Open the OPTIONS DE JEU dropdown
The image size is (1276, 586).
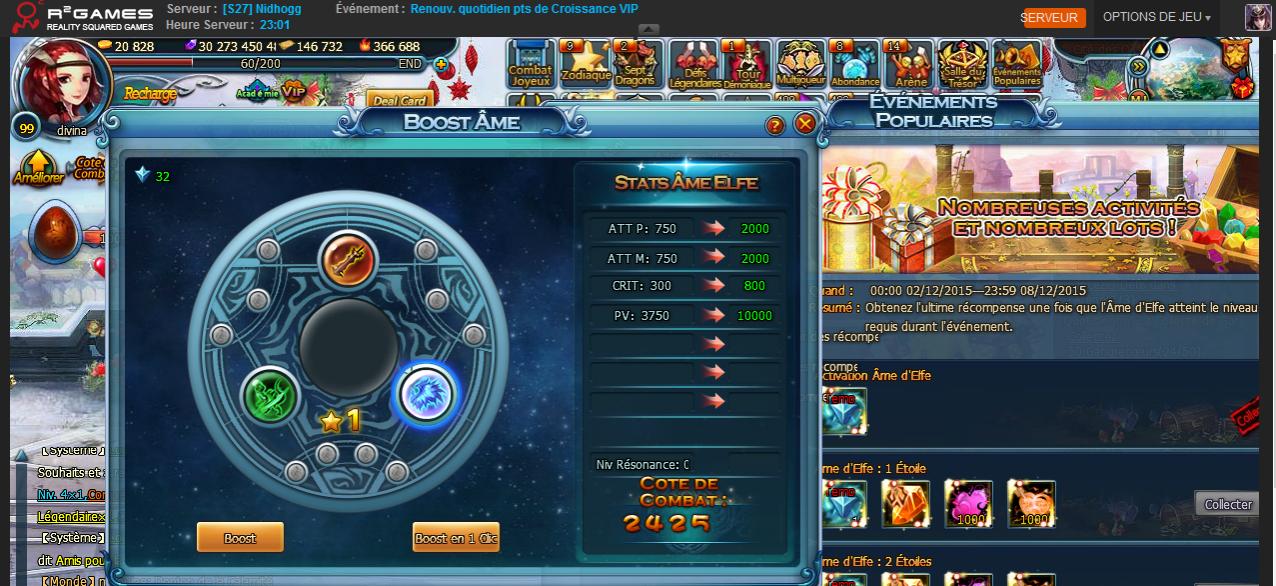click(1156, 17)
